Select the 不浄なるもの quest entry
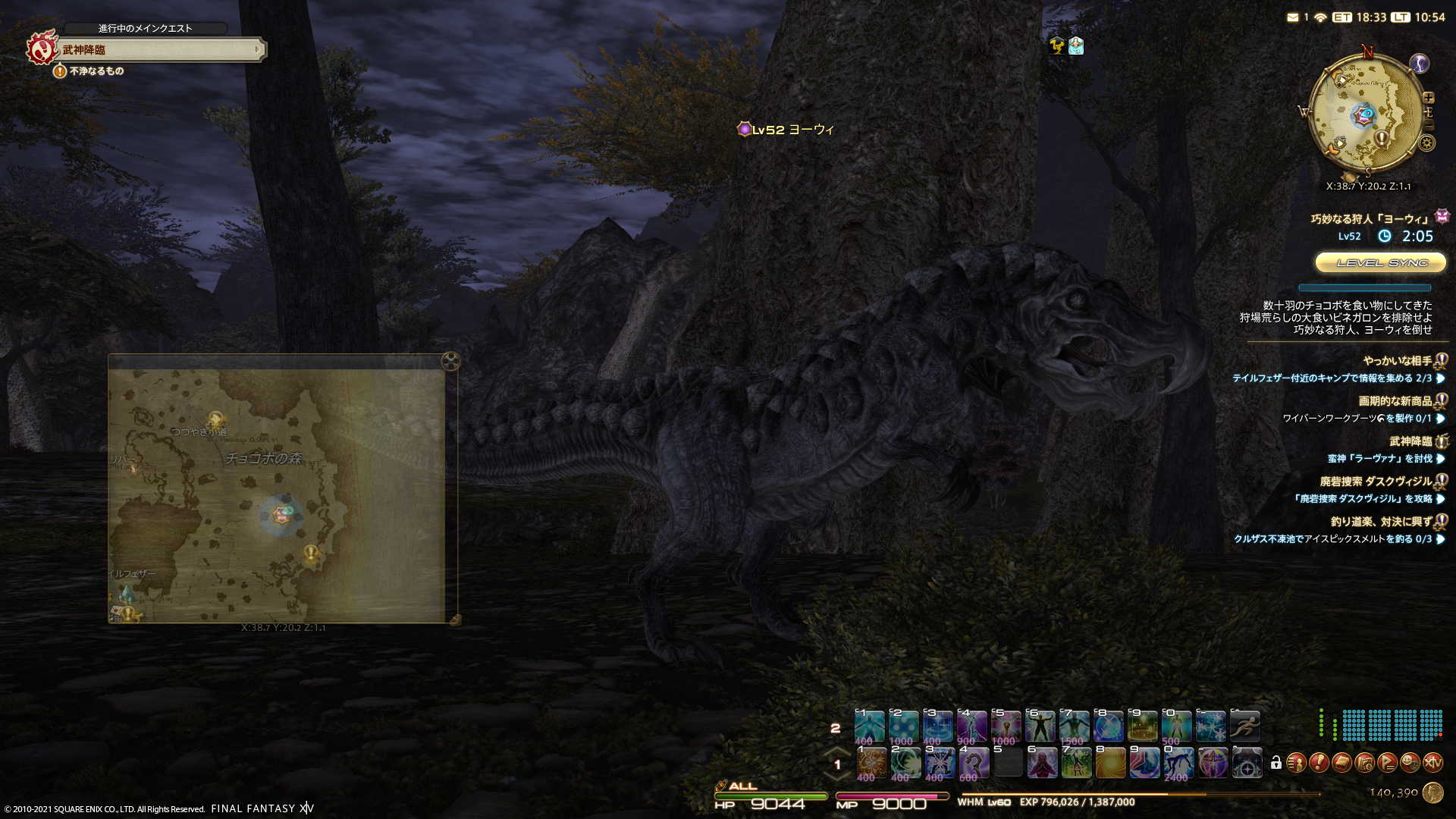This screenshot has height=819, width=1456. pyautogui.click(x=96, y=71)
